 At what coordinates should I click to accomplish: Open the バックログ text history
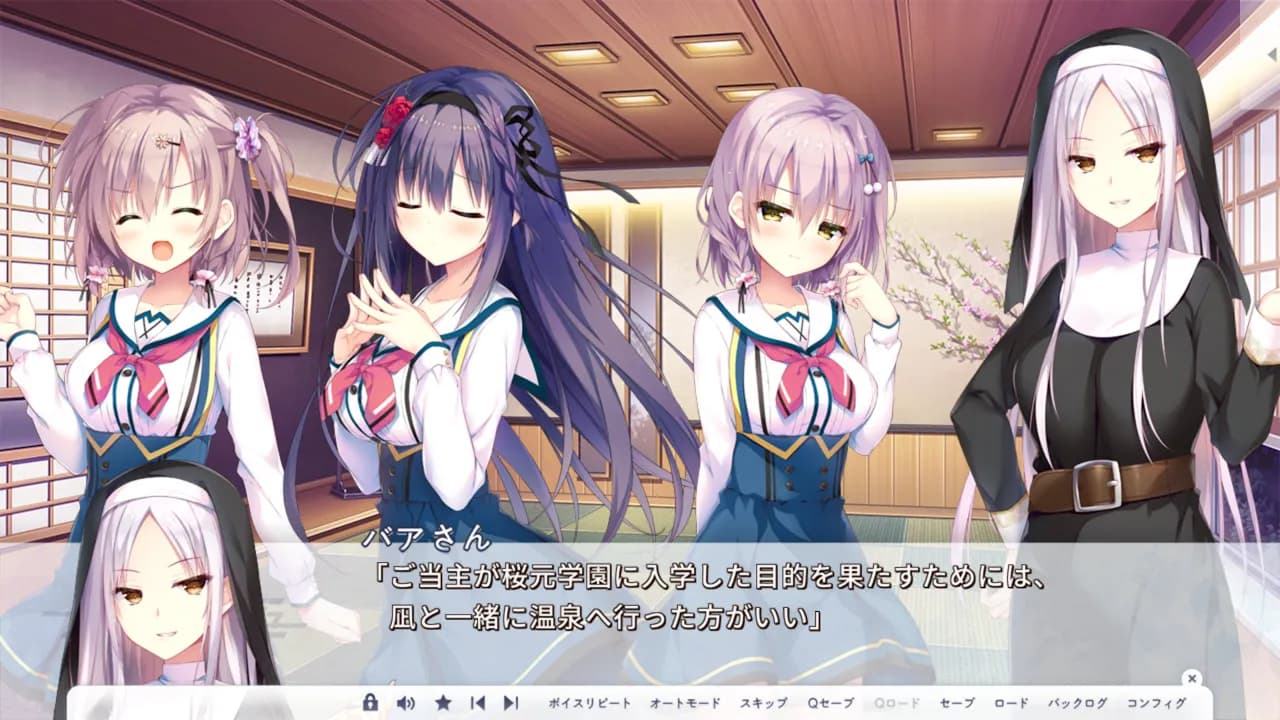point(1078,704)
